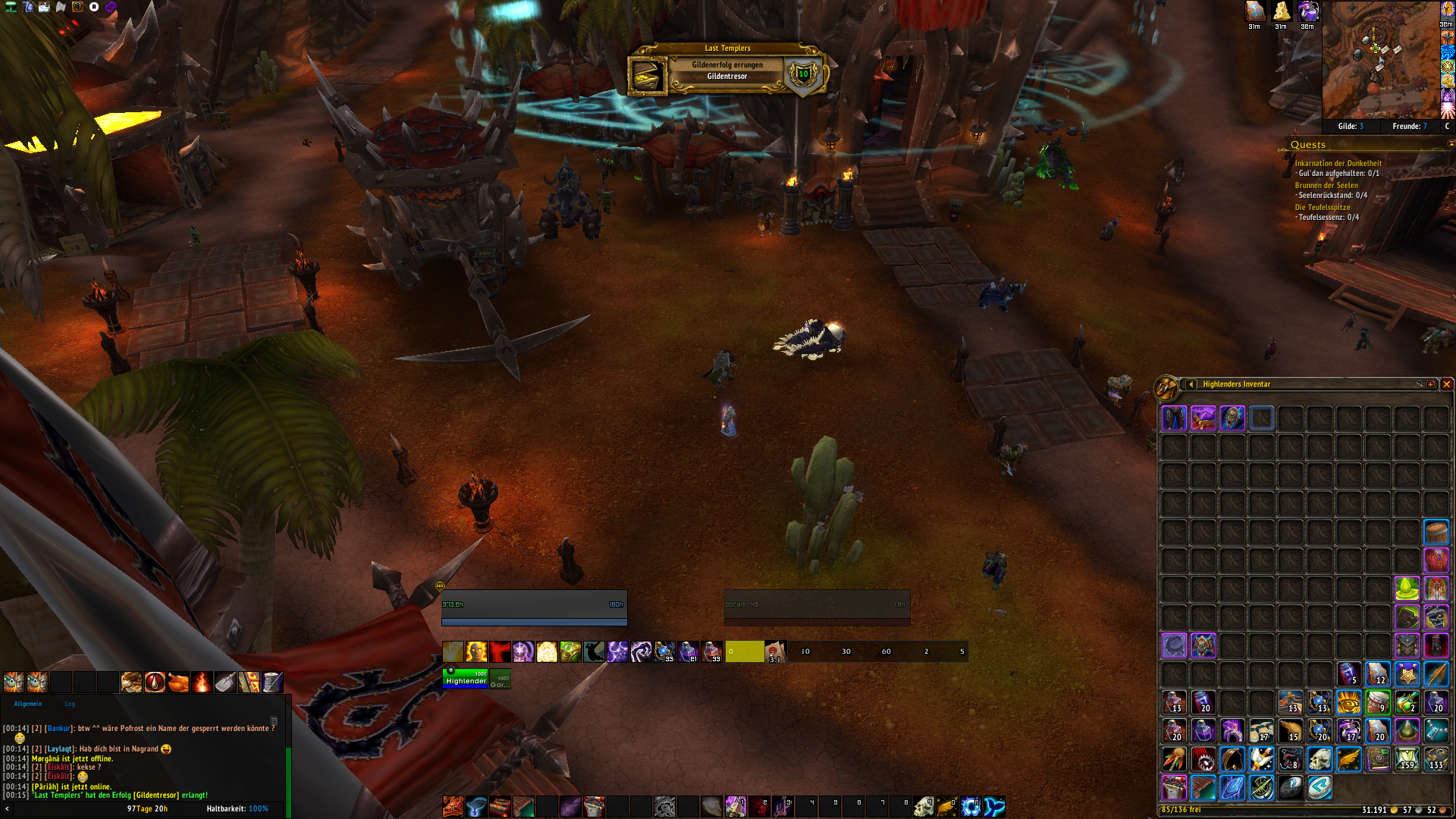Open the inventory search magnifier

pyautogui.click(x=1419, y=384)
